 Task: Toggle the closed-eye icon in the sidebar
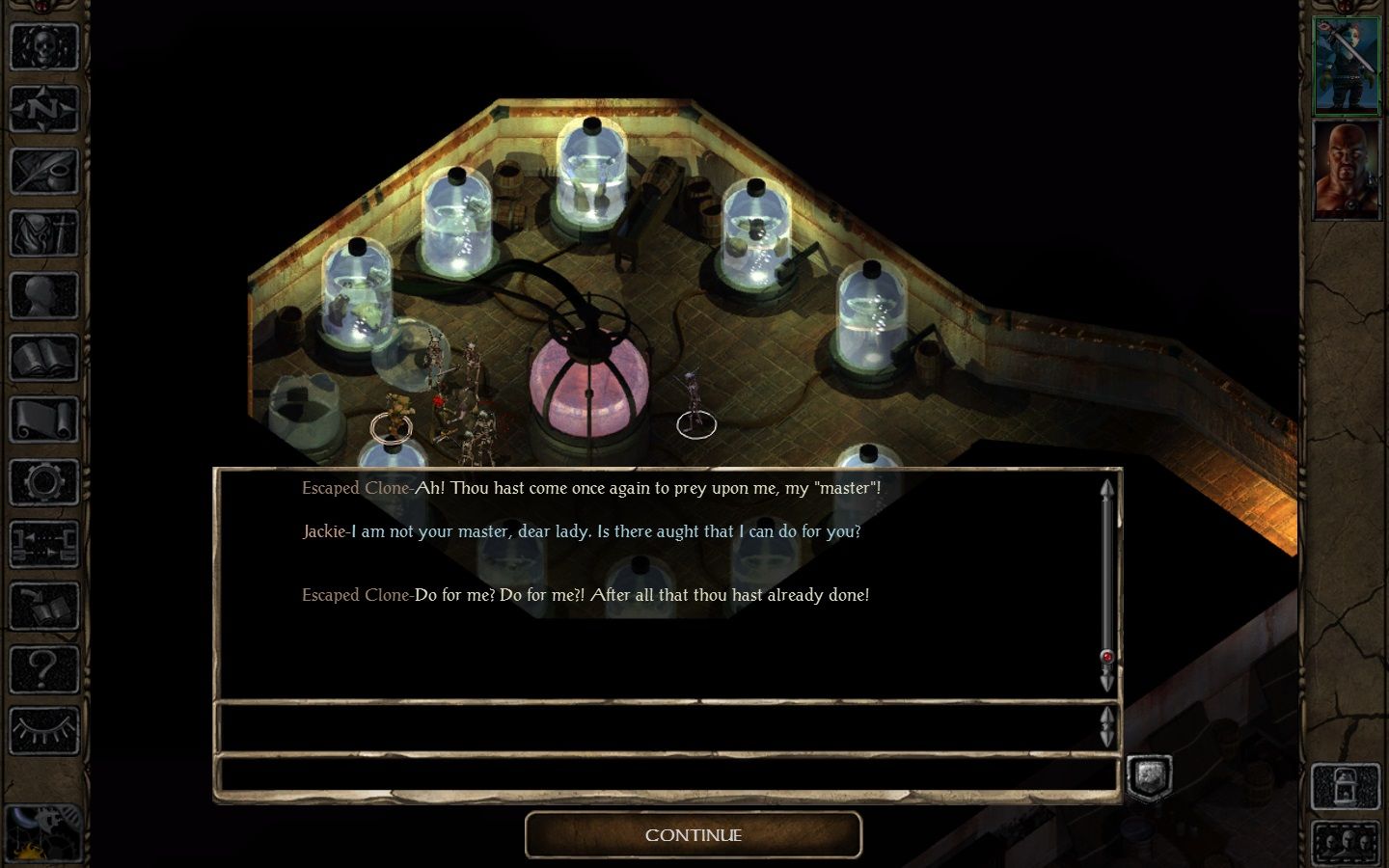tap(43, 730)
